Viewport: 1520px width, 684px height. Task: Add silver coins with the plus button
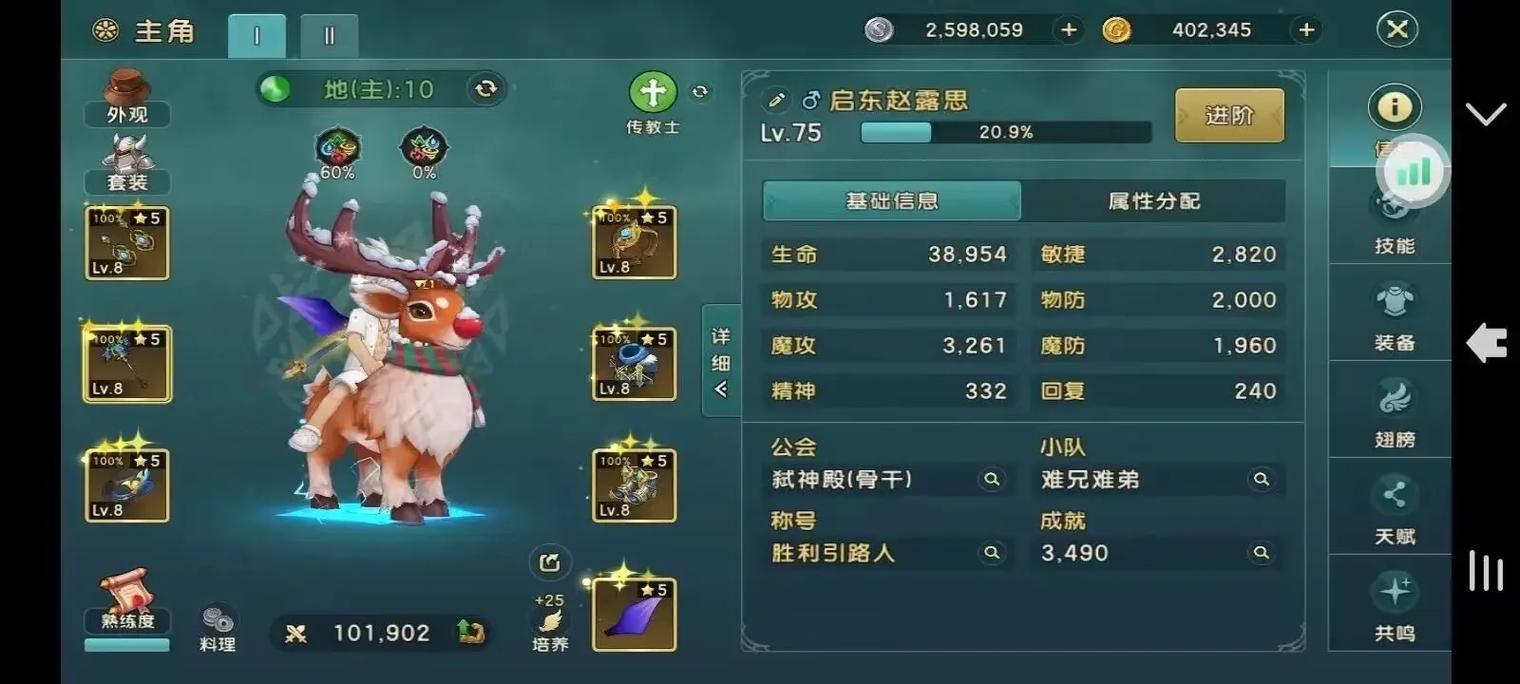tap(1068, 30)
